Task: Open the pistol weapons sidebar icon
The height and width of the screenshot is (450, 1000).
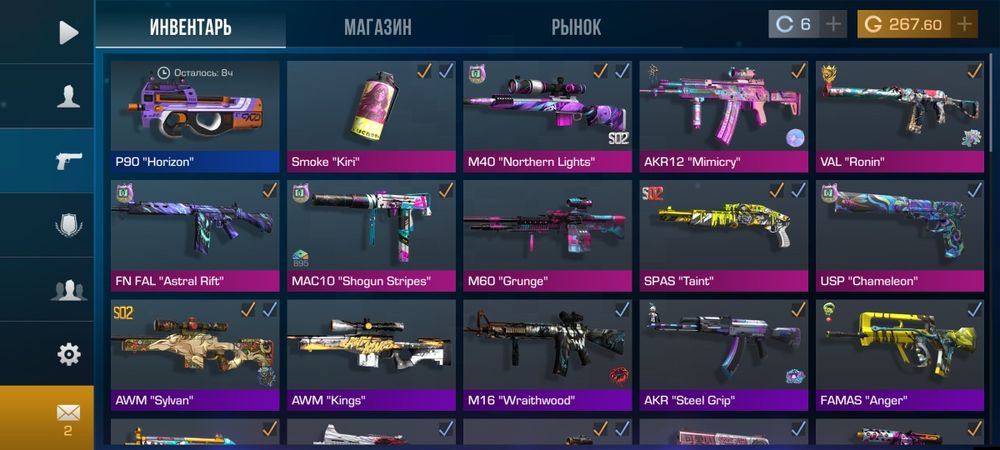Action: pos(68,160)
